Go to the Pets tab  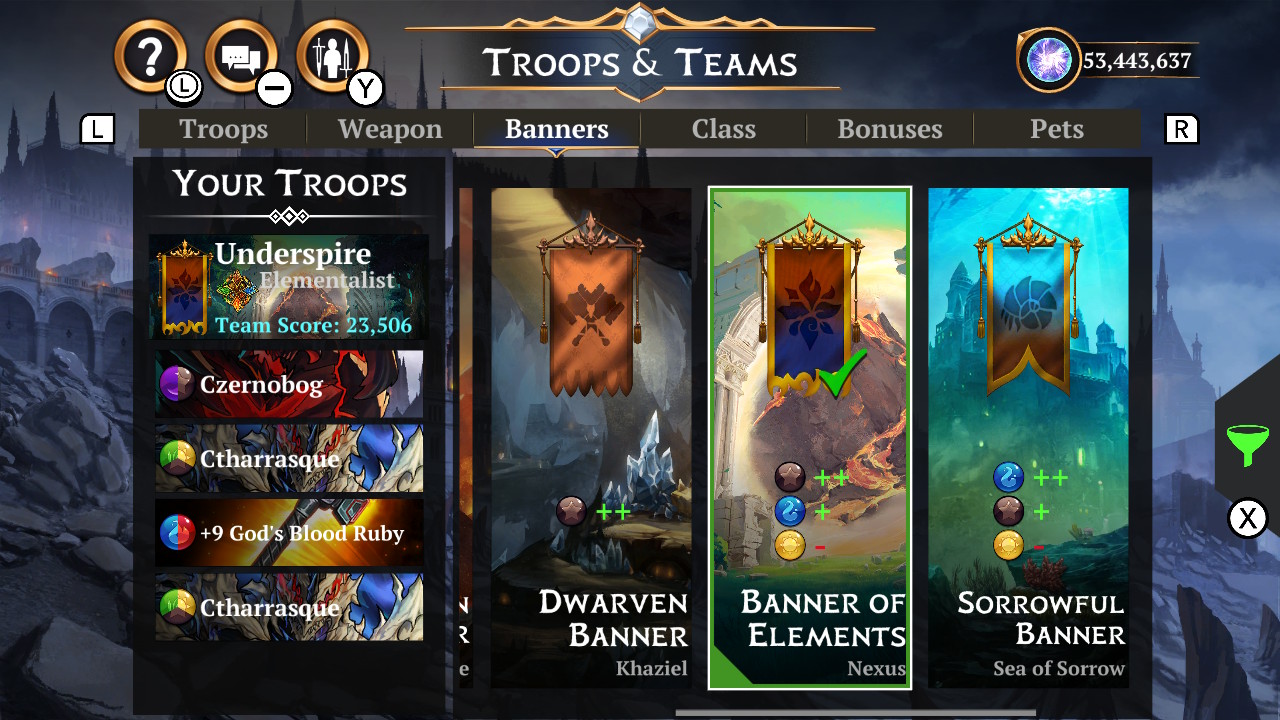1057,129
